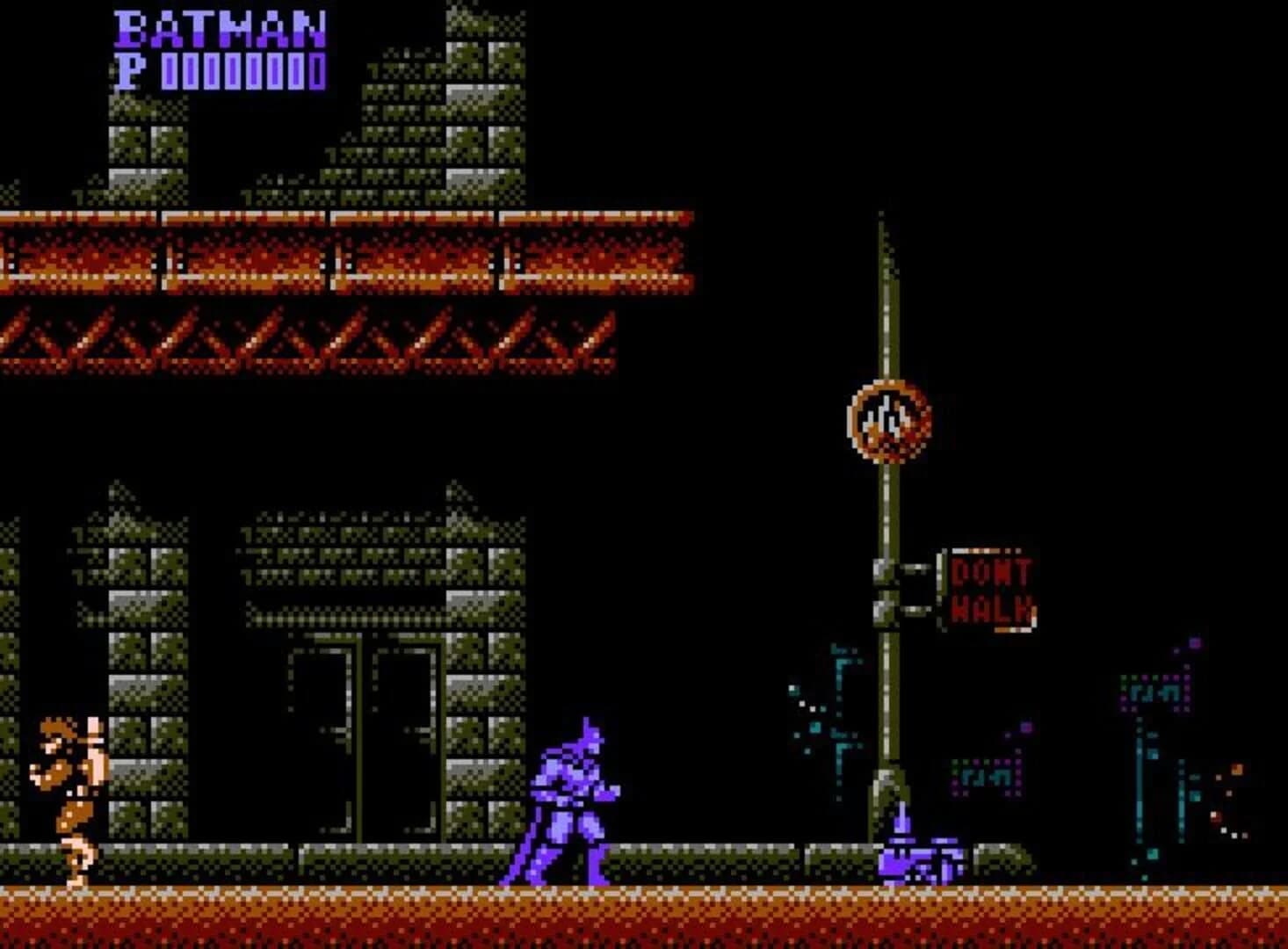Click the diagonal girder truss structure

click(x=308, y=338)
